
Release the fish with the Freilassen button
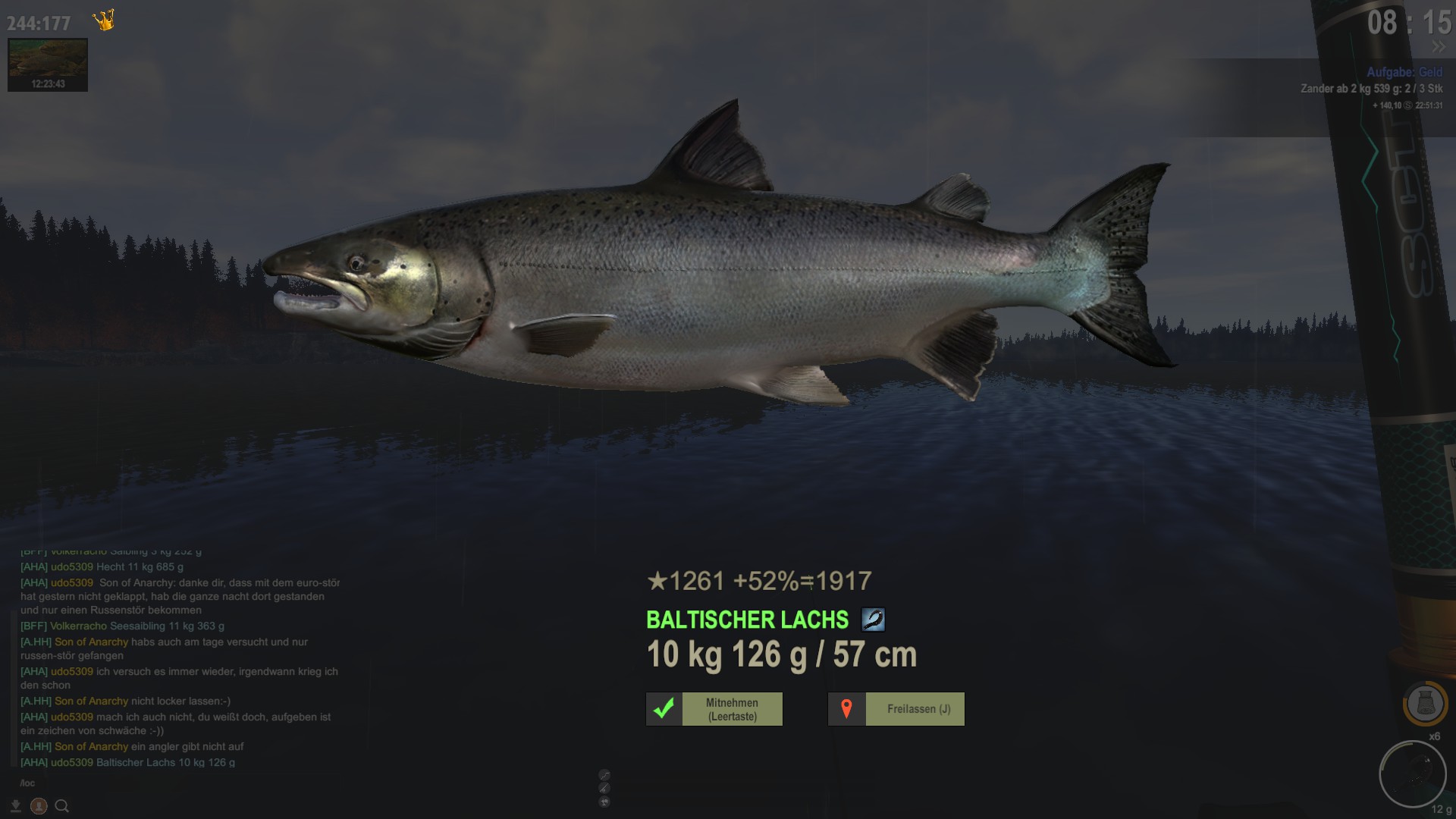pyautogui.click(x=896, y=709)
